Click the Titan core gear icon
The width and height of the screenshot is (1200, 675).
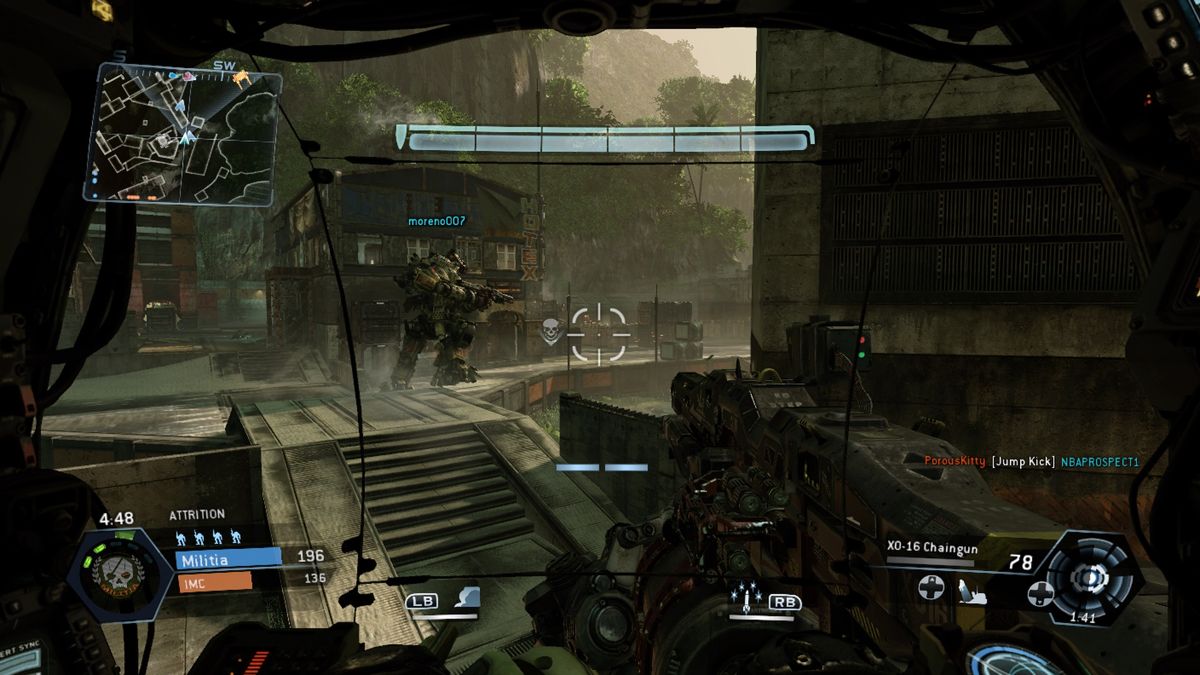coord(1087,578)
